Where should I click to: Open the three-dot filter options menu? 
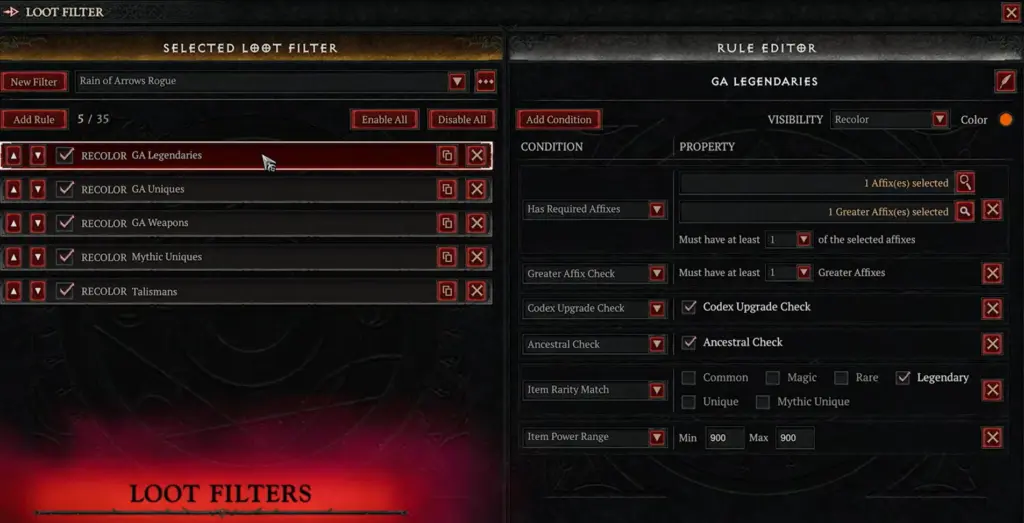pos(486,82)
